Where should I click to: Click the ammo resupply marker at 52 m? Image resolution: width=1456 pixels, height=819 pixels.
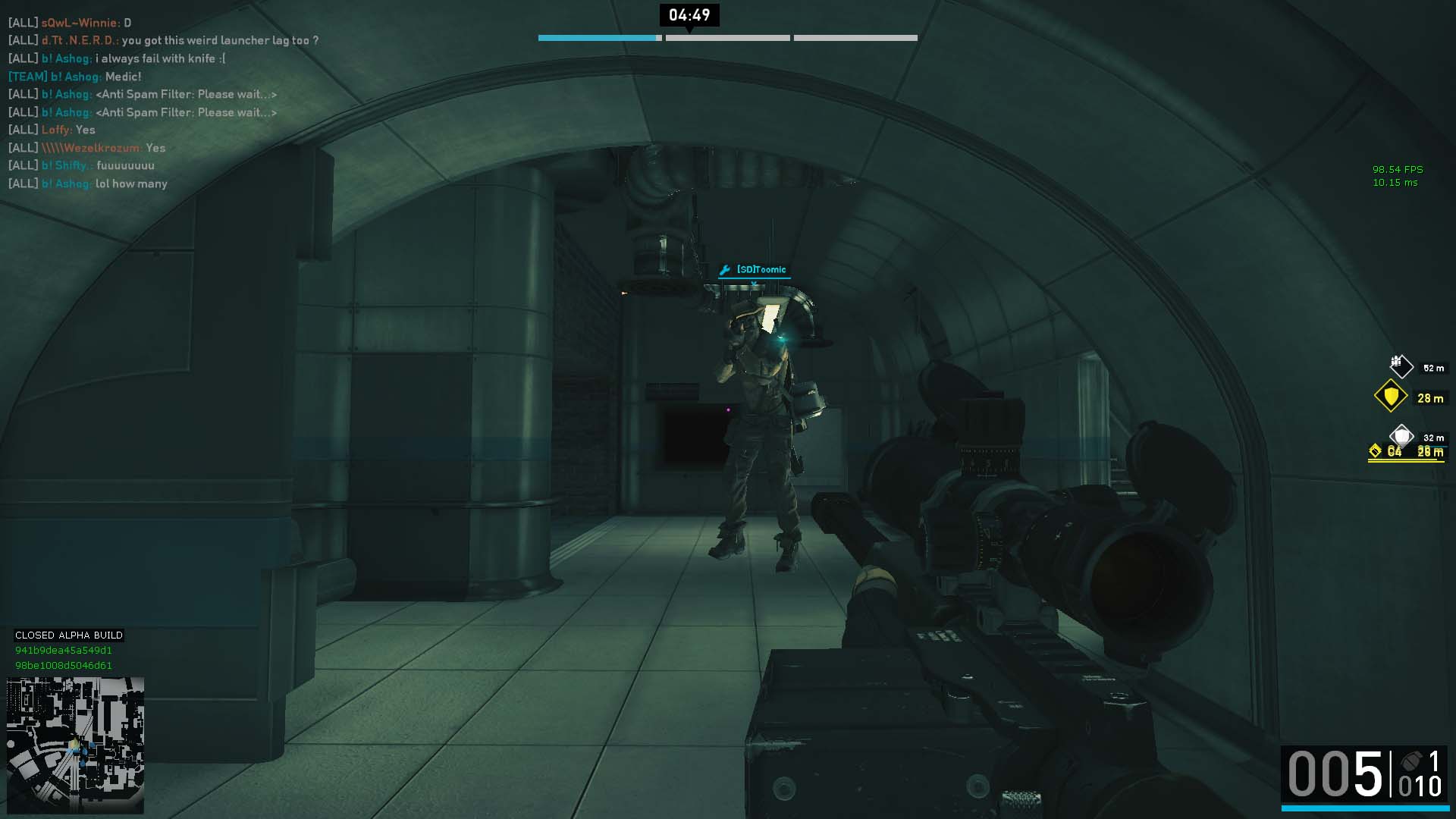pos(1401,367)
